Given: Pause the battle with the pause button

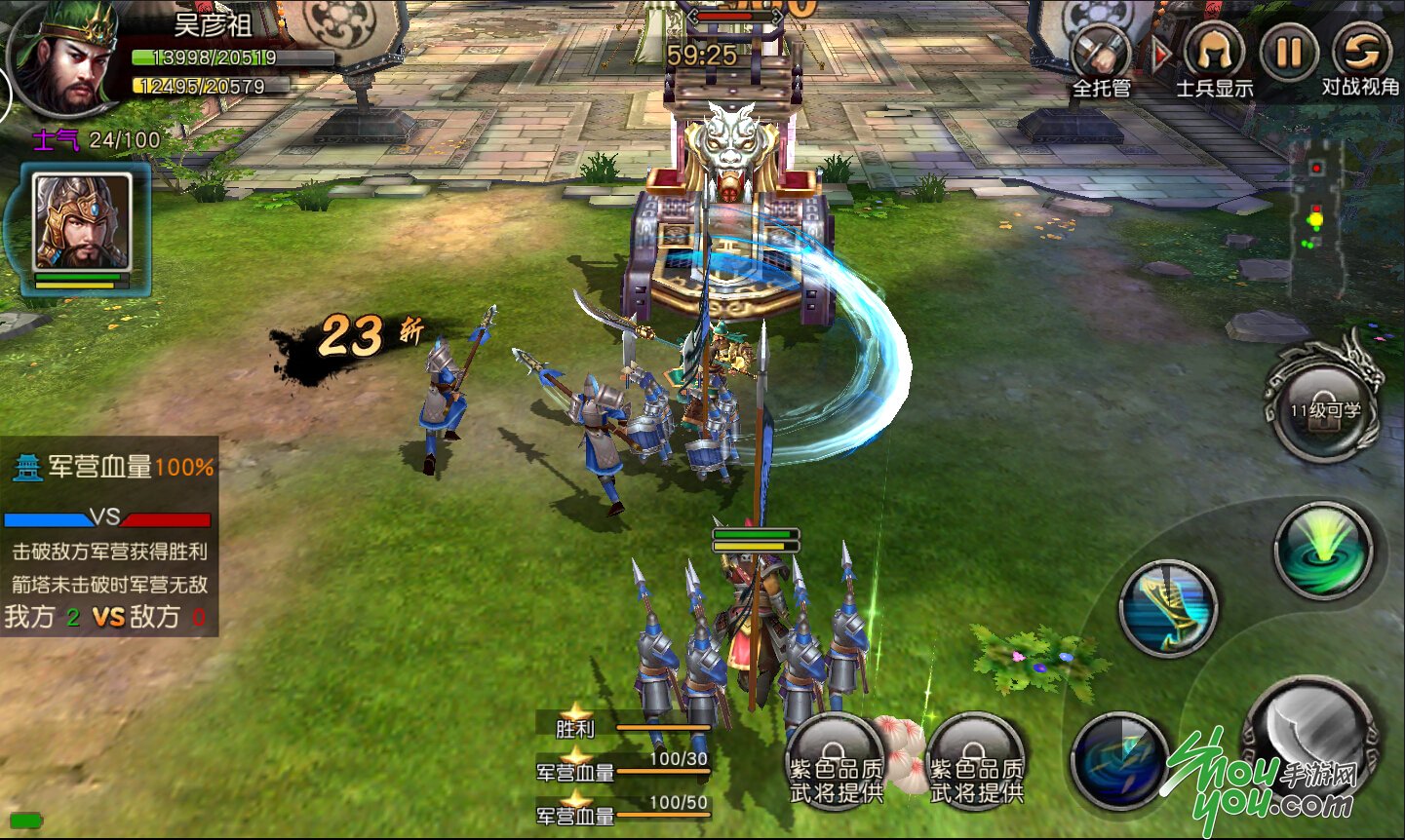Looking at the screenshot, I should click(1288, 51).
